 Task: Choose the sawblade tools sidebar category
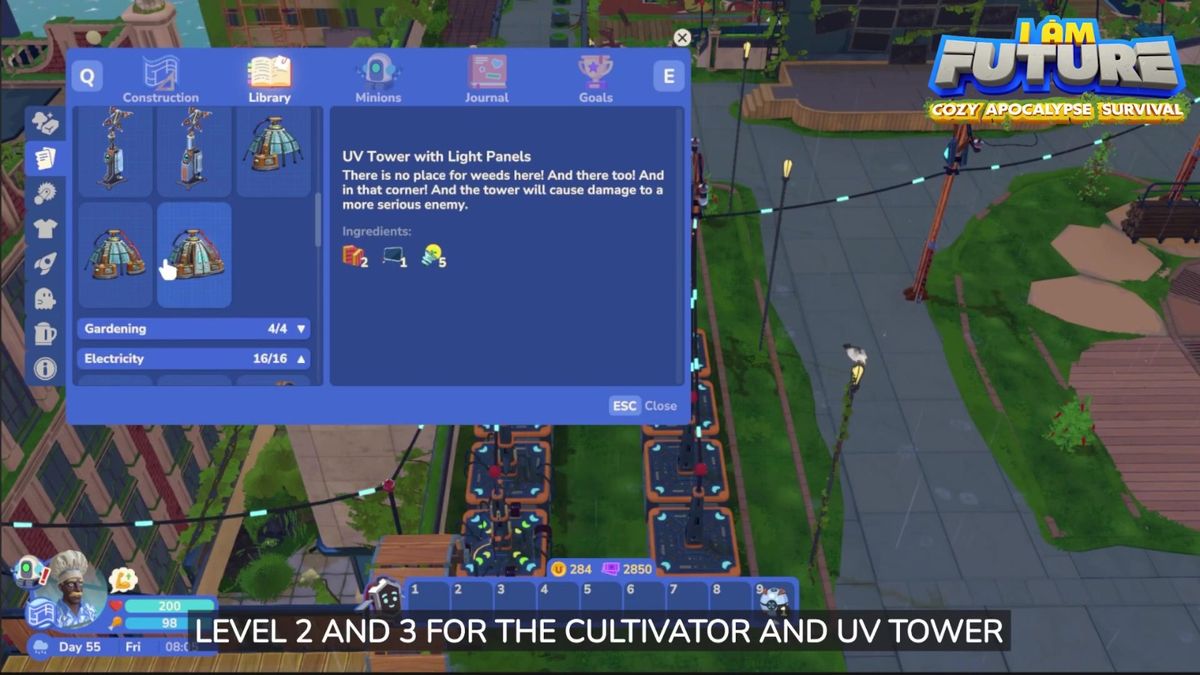pos(45,193)
